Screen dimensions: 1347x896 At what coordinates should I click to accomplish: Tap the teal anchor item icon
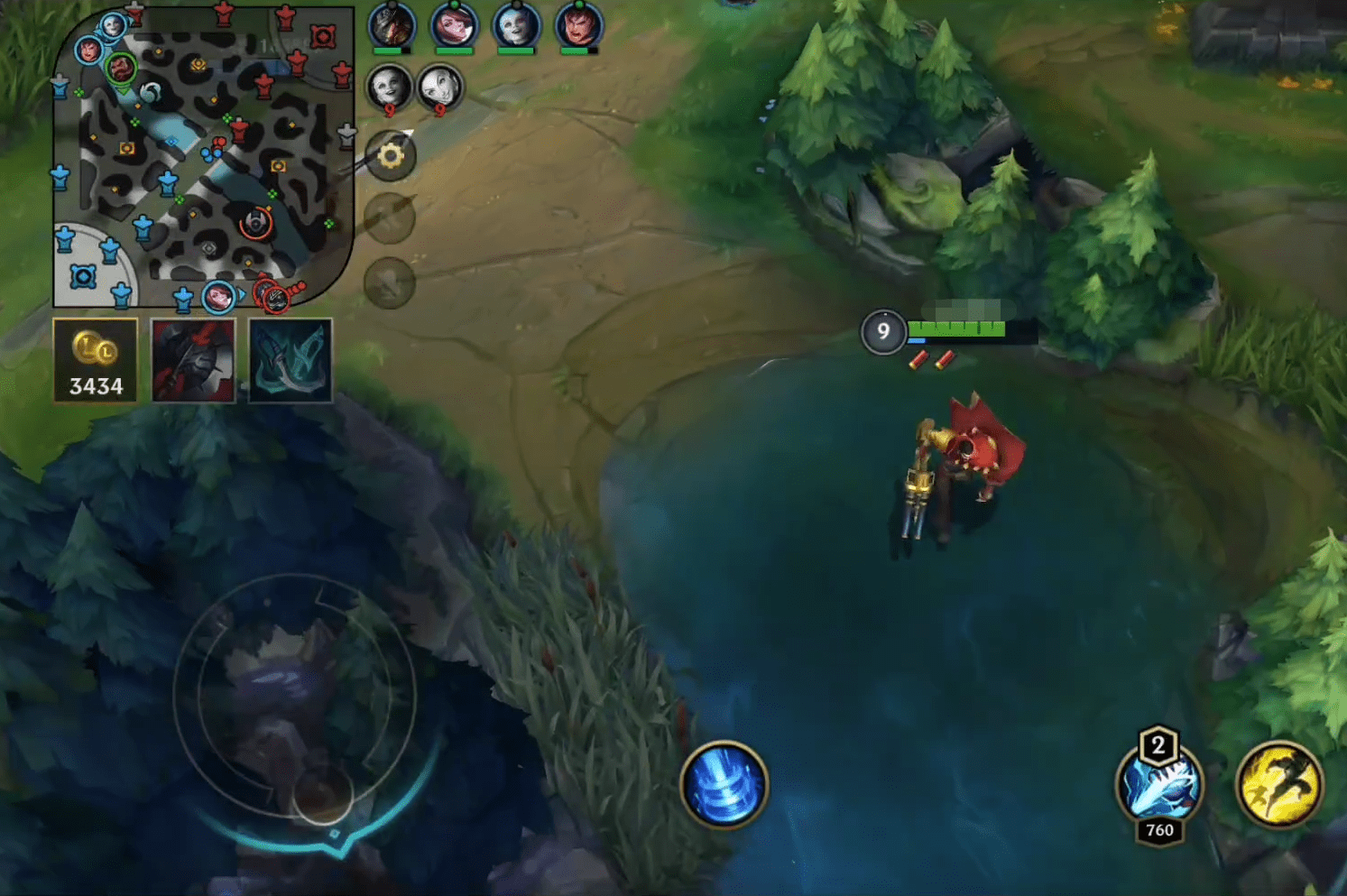[x=288, y=359]
